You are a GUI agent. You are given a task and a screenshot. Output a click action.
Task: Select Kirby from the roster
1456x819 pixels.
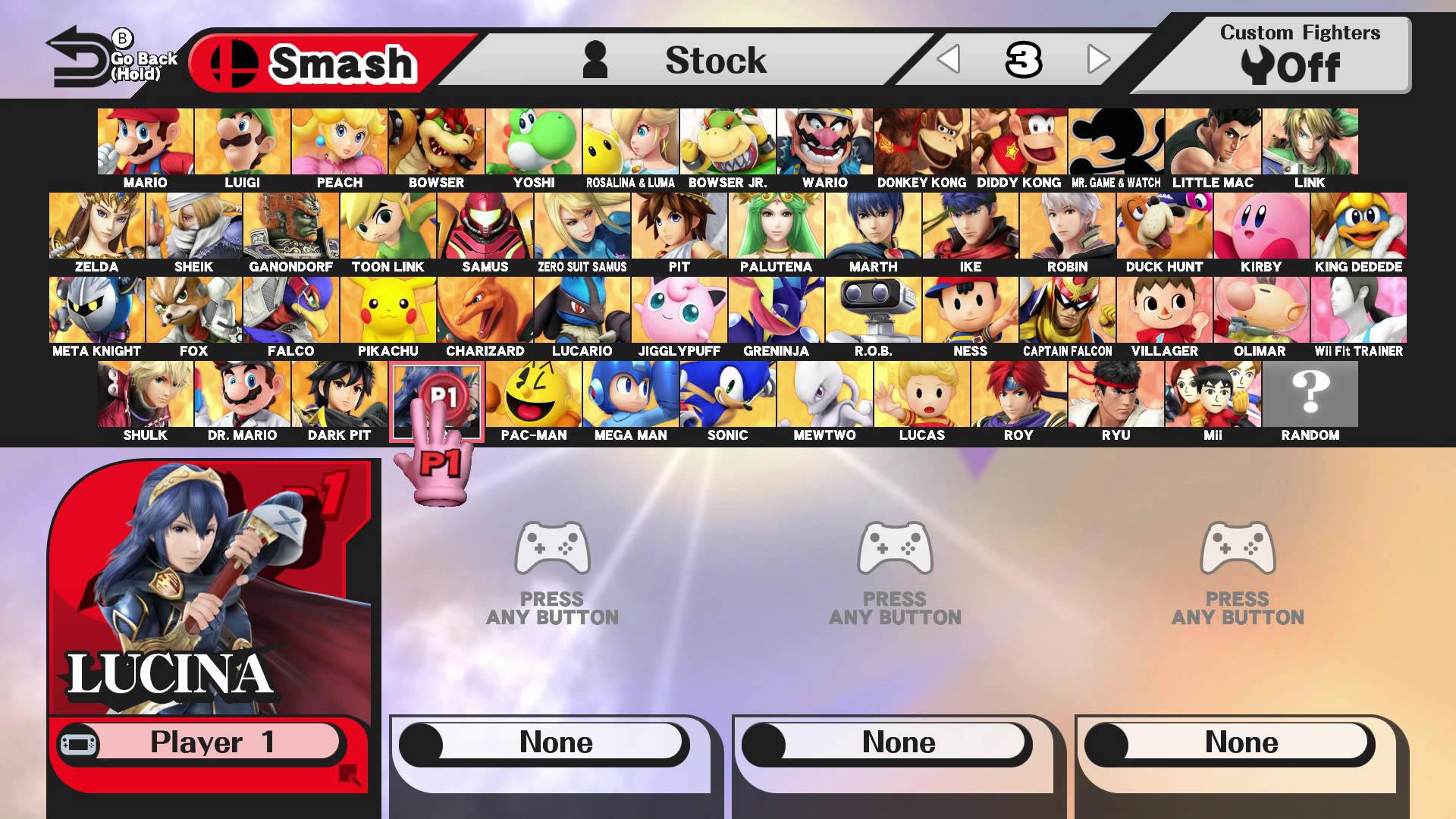[x=1262, y=225]
